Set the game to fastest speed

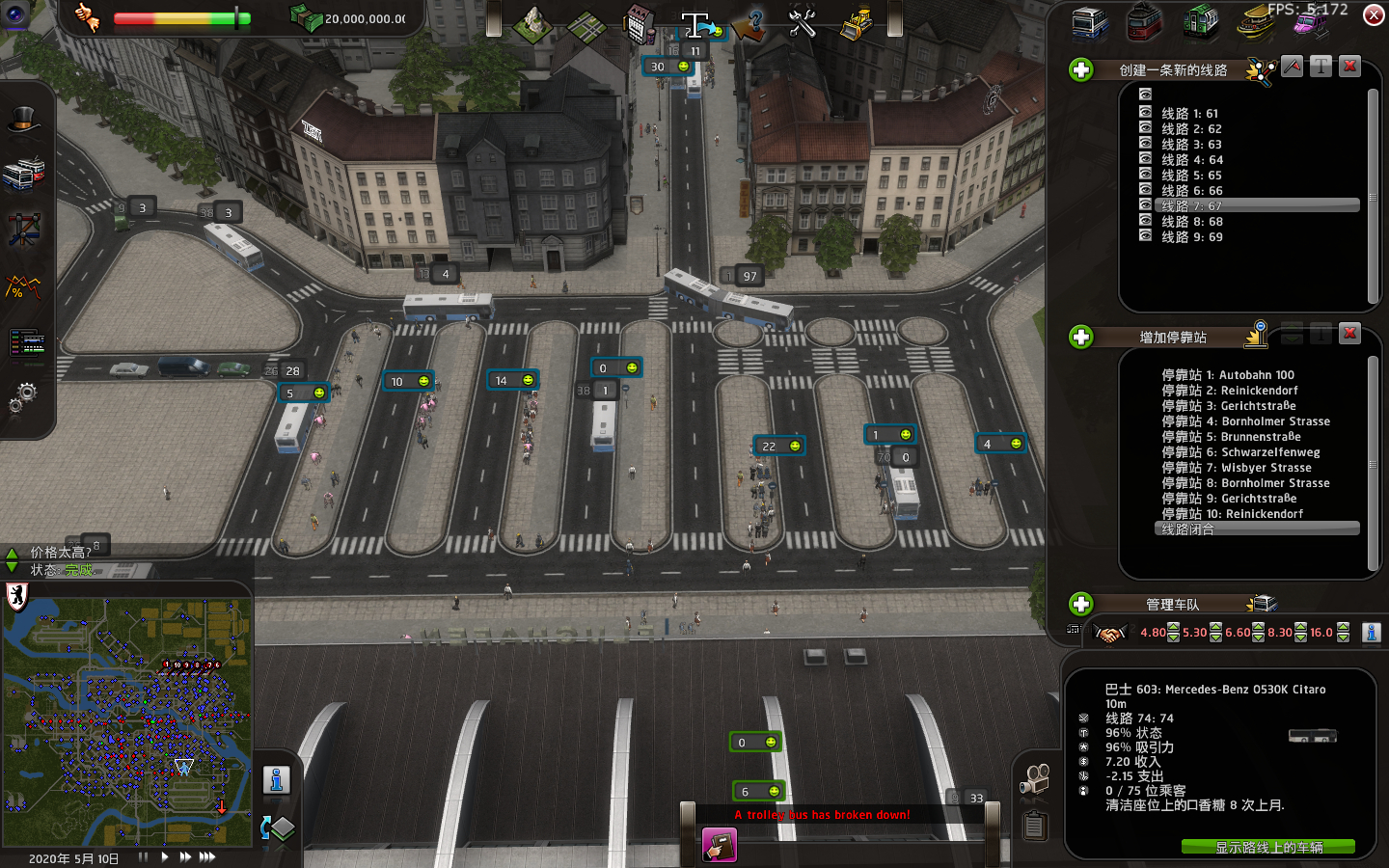207,856
